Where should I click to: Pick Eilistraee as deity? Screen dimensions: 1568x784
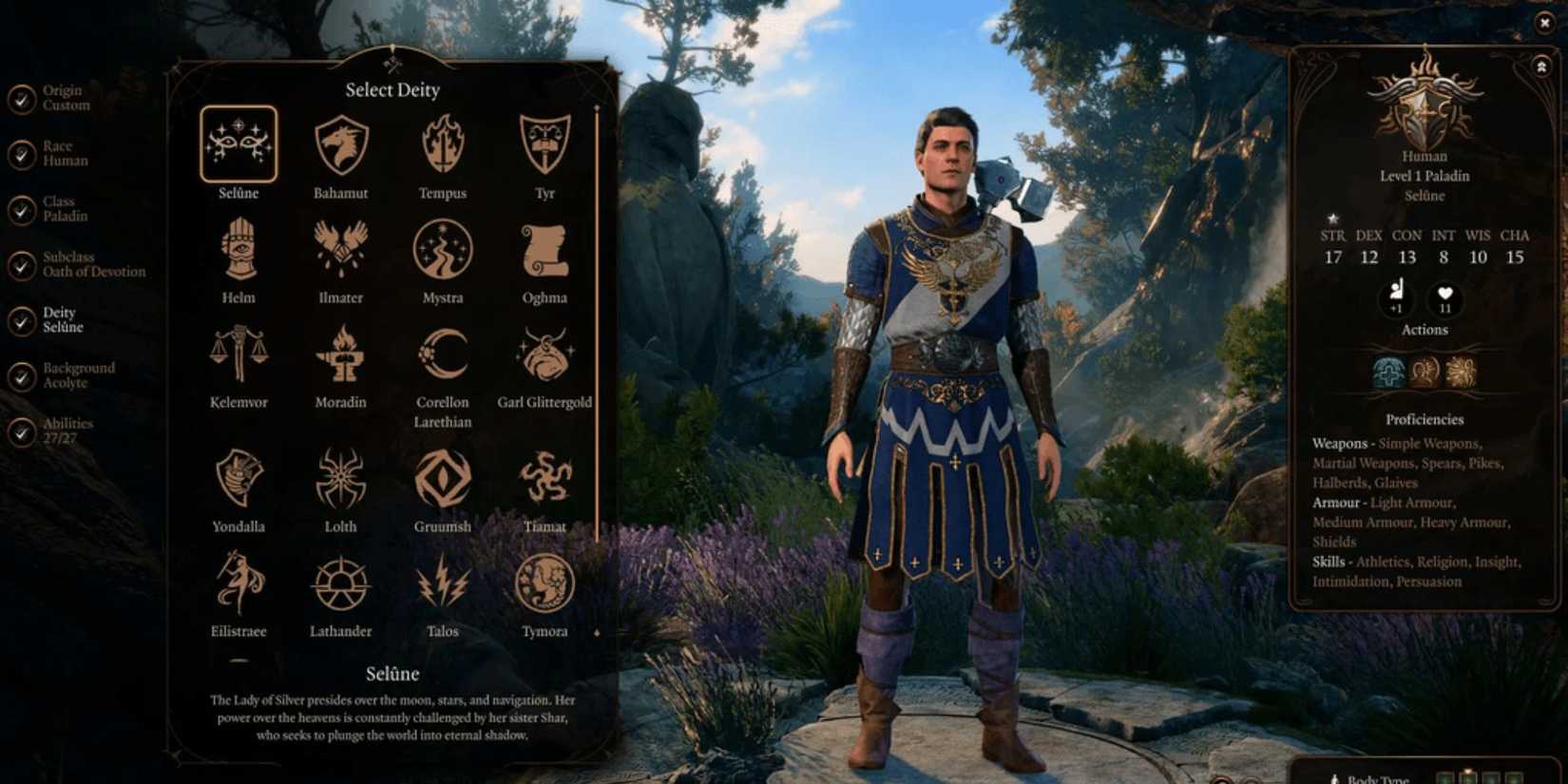(x=238, y=584)
